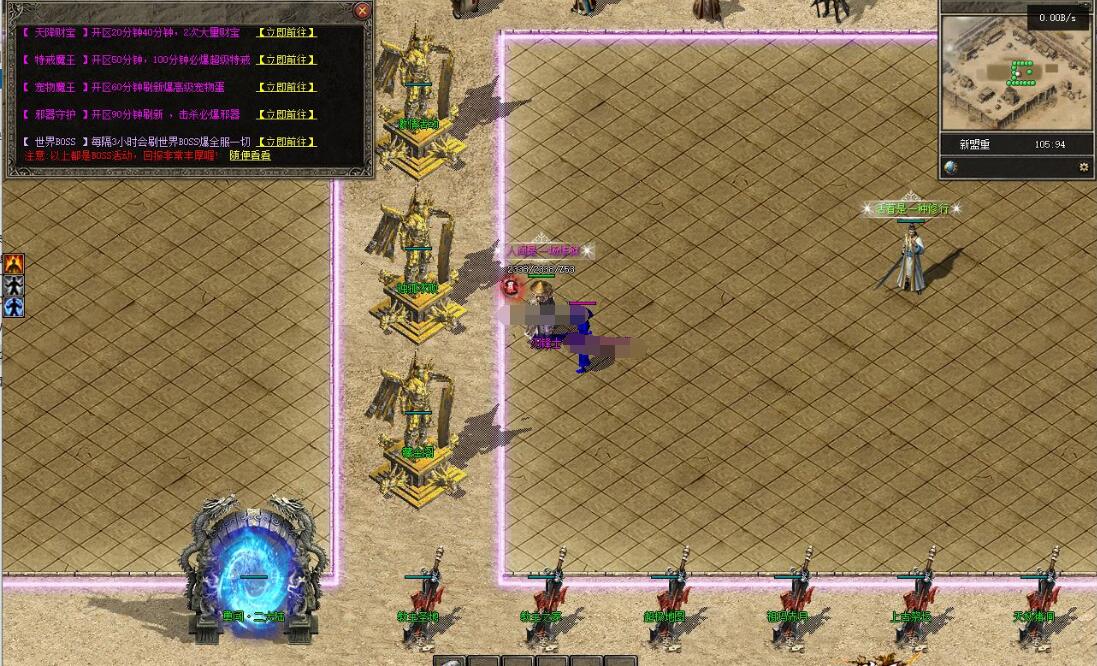
Task: Click the globe icon under the minimap
Action: (x=951, y=168)
